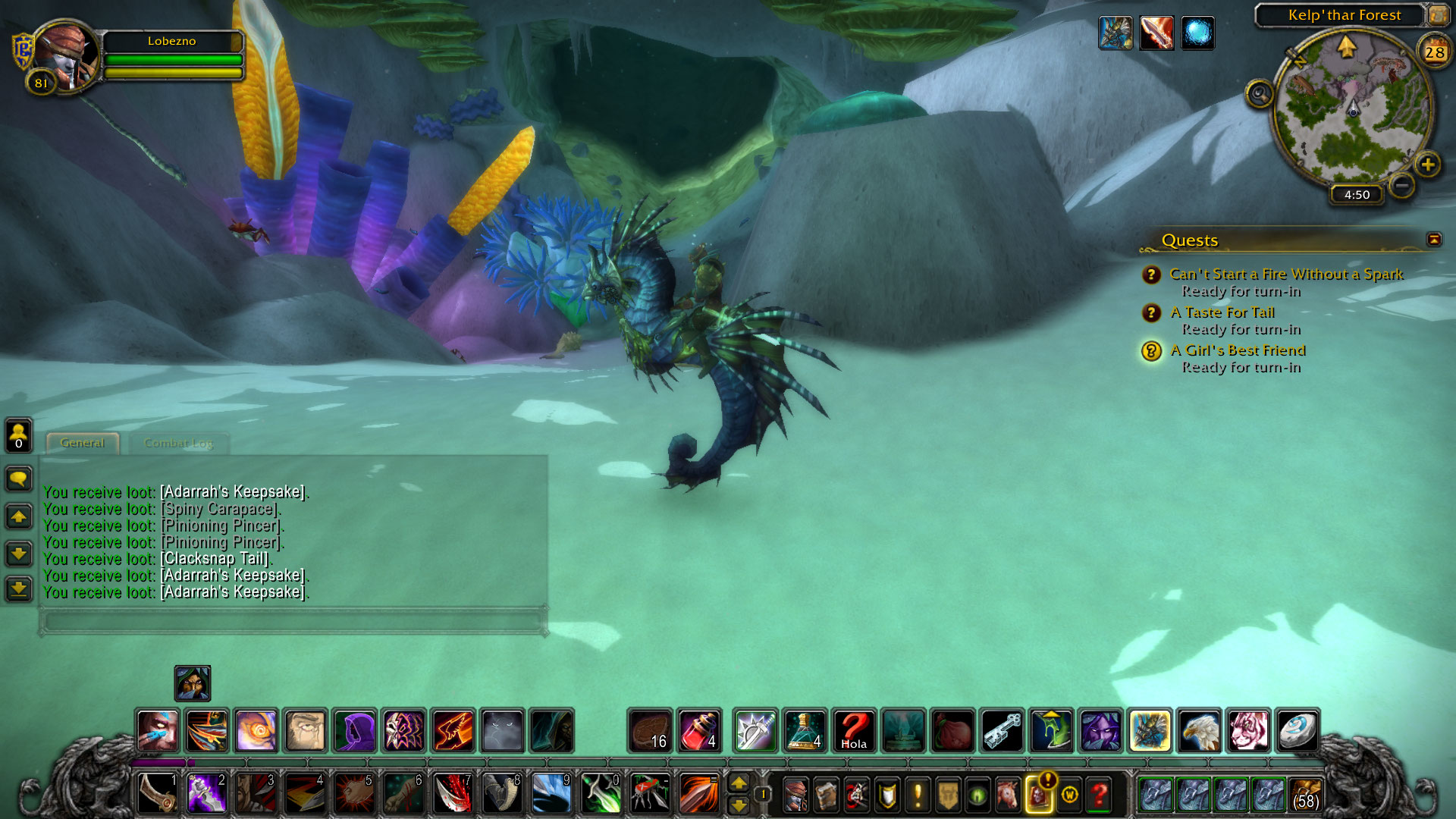Open the red question mark help button
Viewport: 1456px width, 819px height.
coord(1099,795)
